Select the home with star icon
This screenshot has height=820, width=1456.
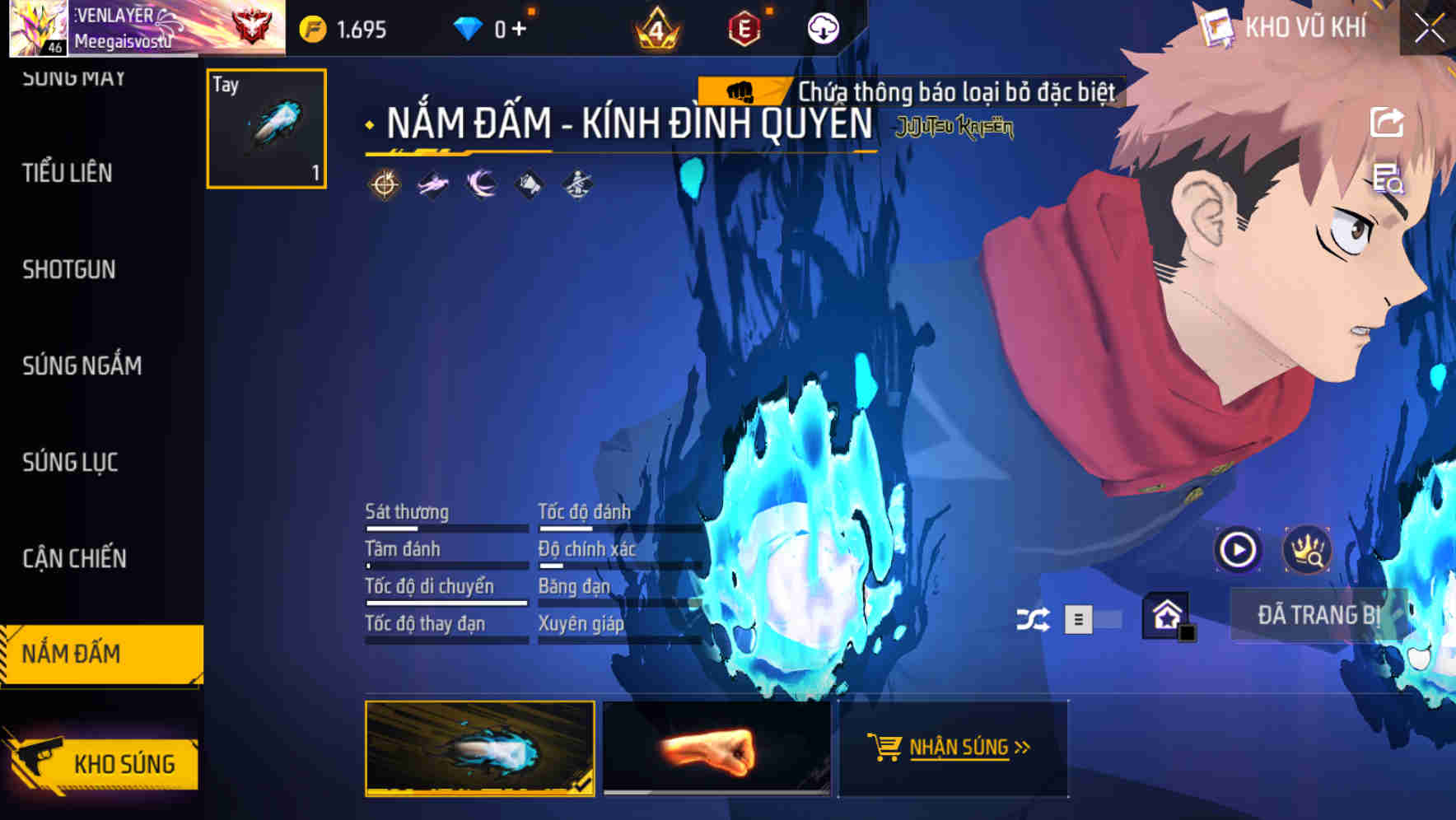[x=1166, y=616]
